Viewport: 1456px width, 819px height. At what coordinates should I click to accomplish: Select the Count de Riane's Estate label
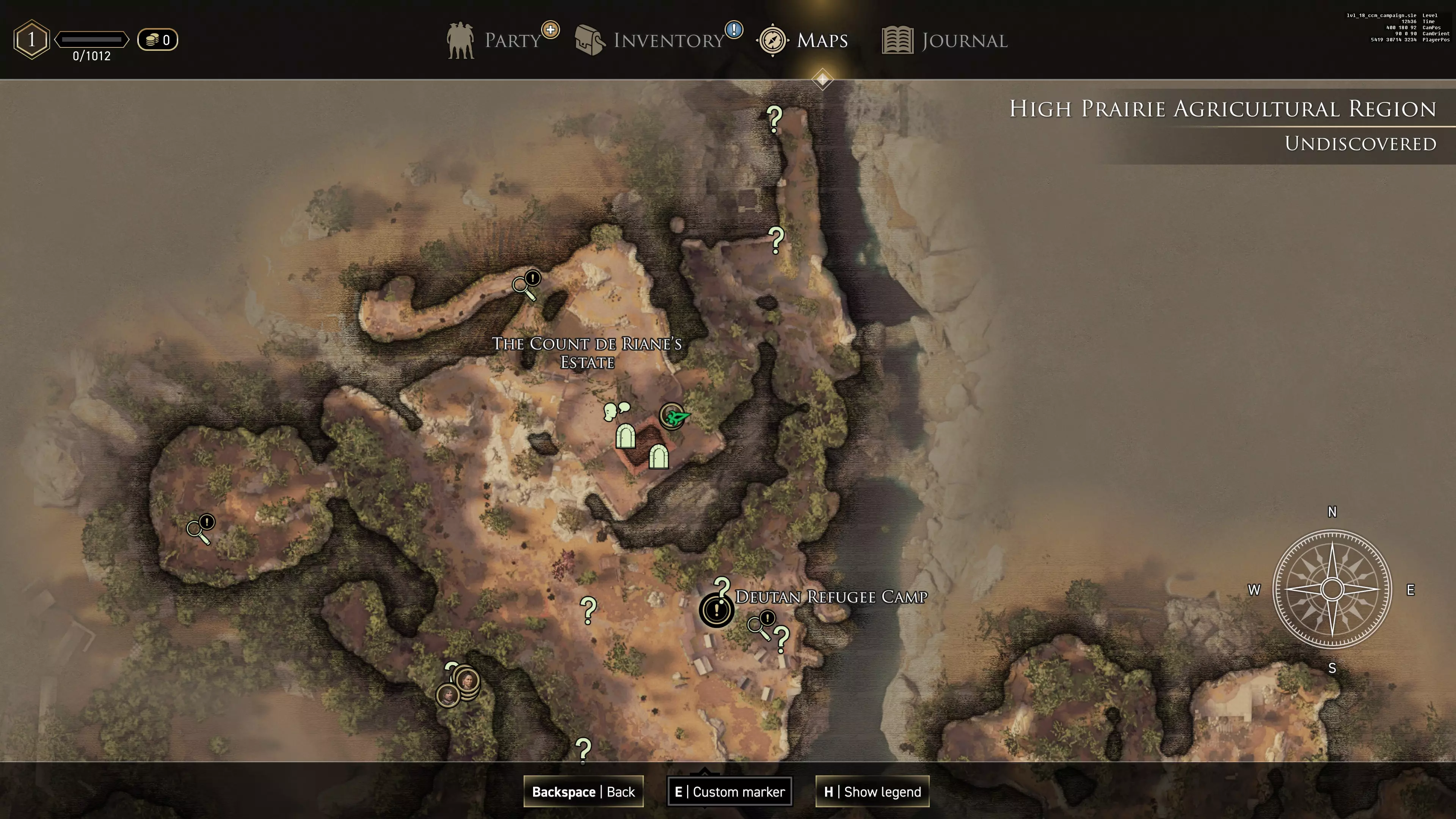point(587,353)
